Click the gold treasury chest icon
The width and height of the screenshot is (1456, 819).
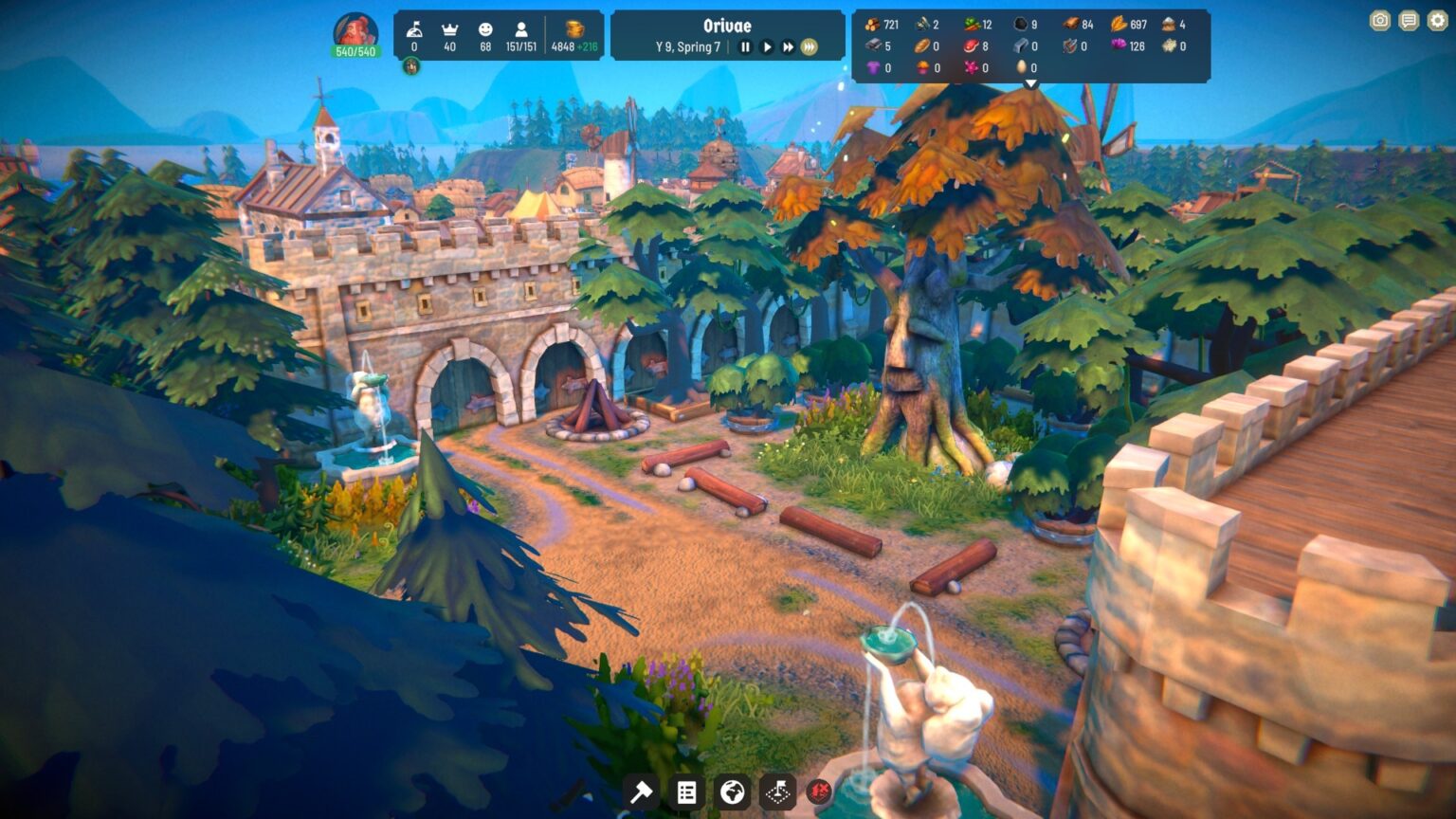pyautogui.click(x=575, y=28)
